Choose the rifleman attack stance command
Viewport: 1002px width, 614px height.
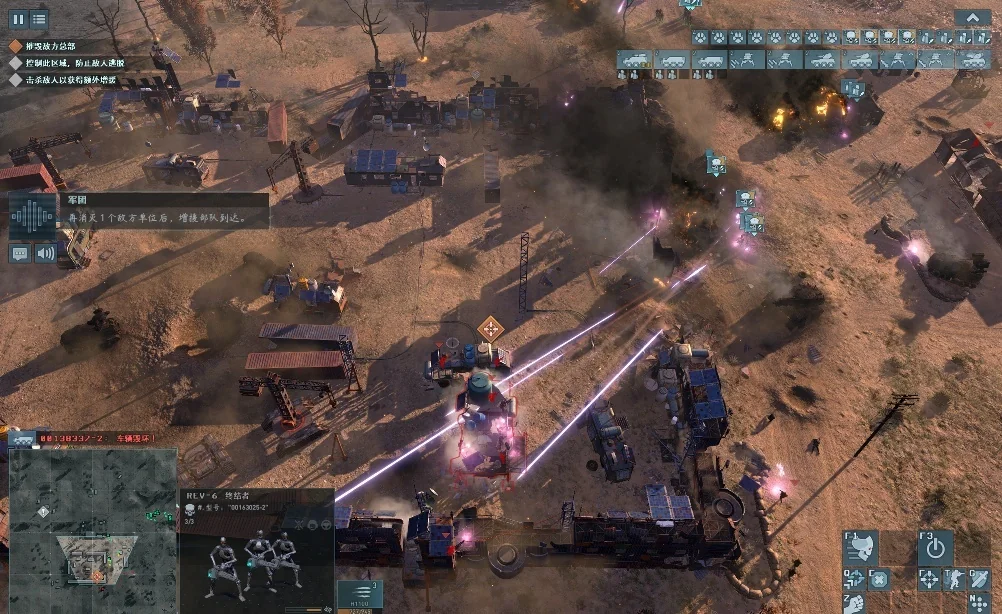(x=955, y=578)
